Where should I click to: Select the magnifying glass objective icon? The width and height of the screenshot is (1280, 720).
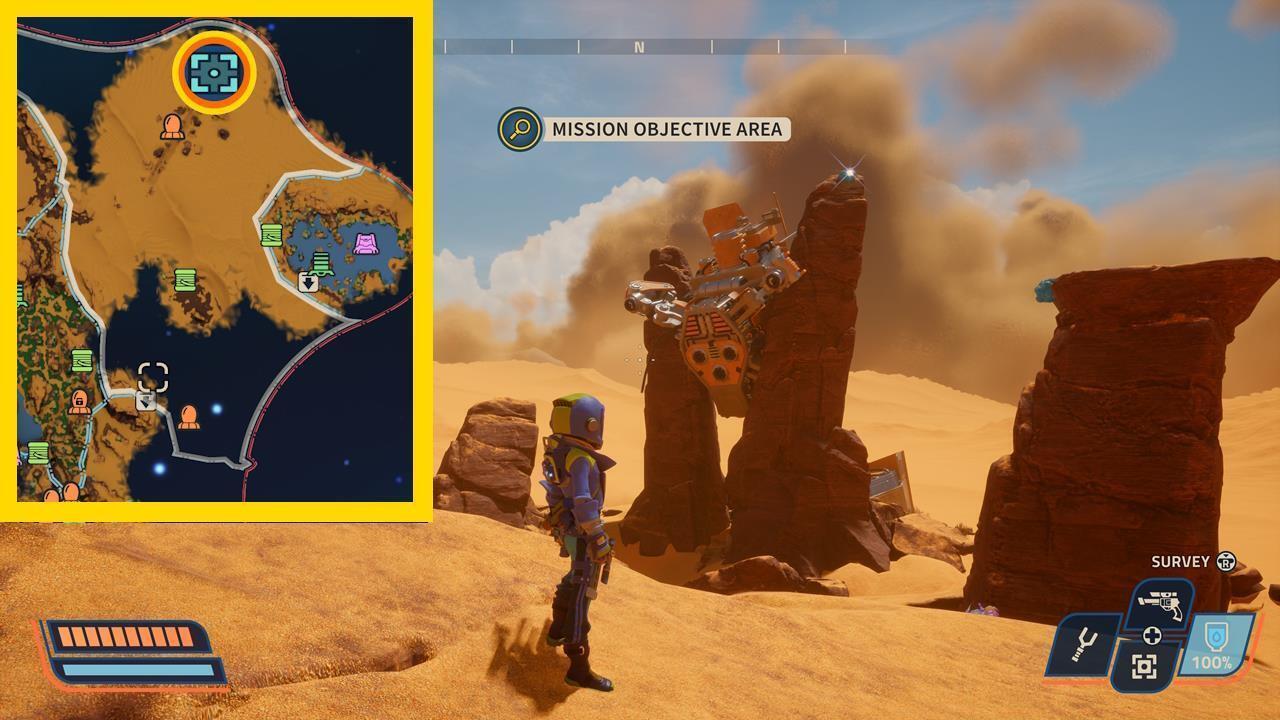pos(520,129)
